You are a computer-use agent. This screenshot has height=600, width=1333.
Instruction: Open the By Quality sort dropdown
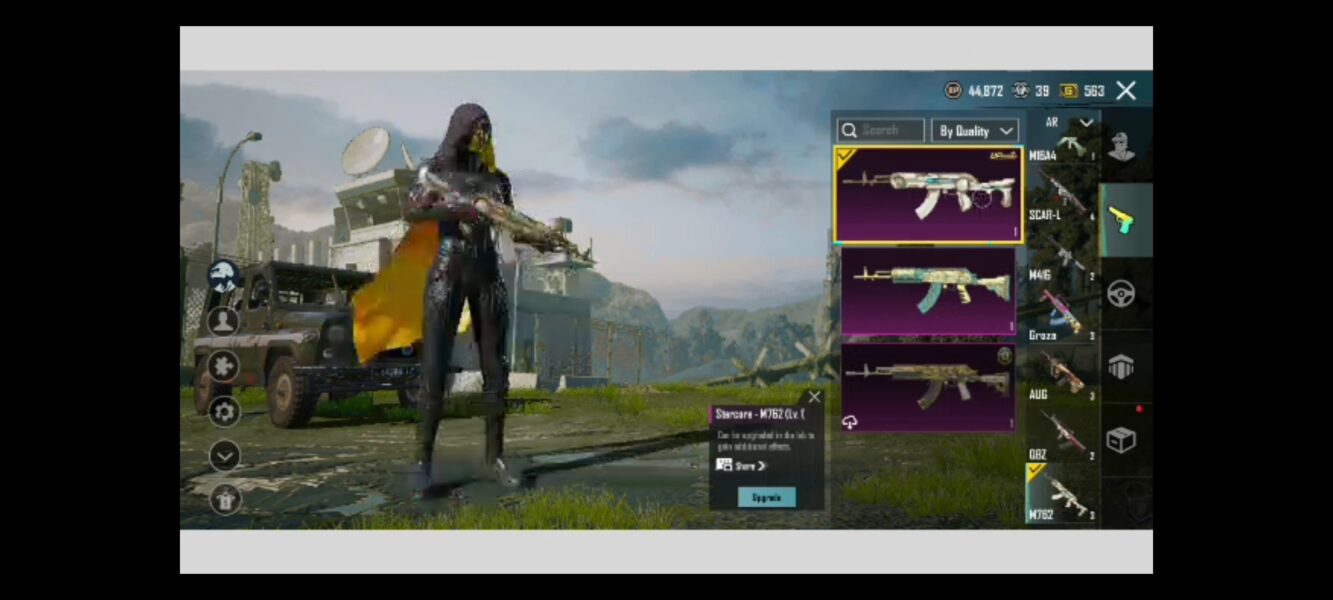tap(975, 131)
